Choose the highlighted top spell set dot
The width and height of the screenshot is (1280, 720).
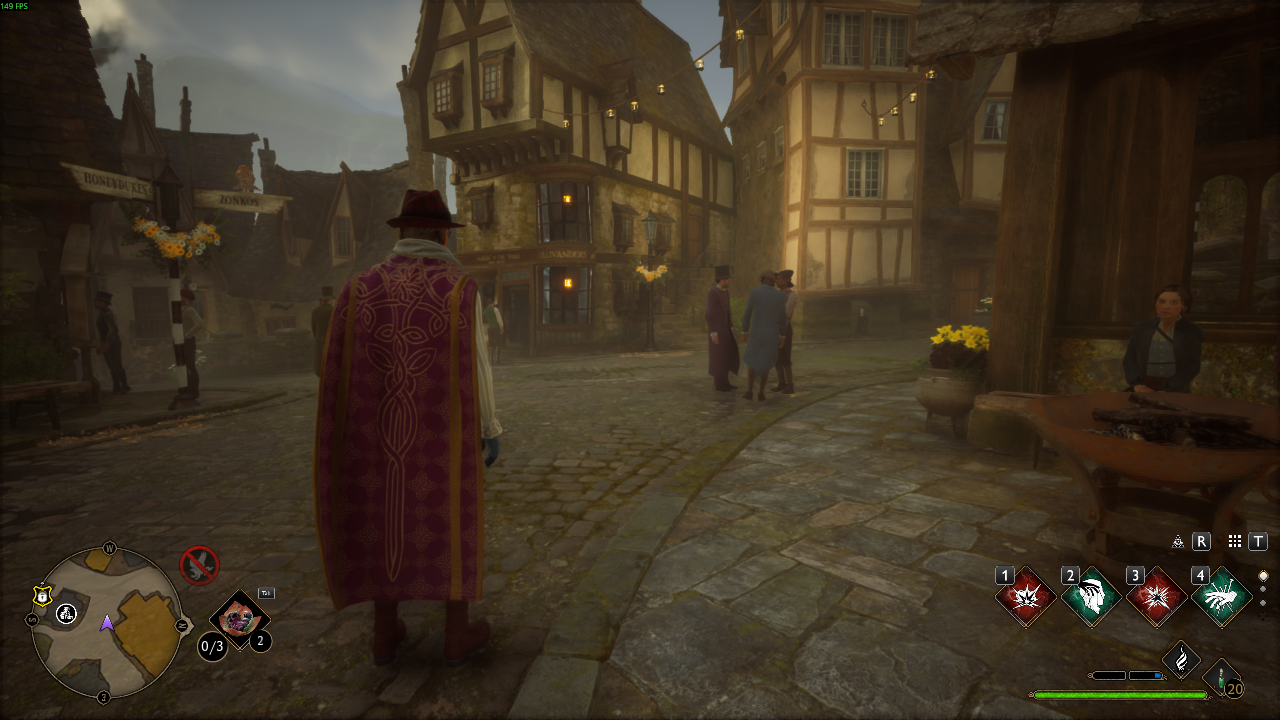click(1263, 576)
